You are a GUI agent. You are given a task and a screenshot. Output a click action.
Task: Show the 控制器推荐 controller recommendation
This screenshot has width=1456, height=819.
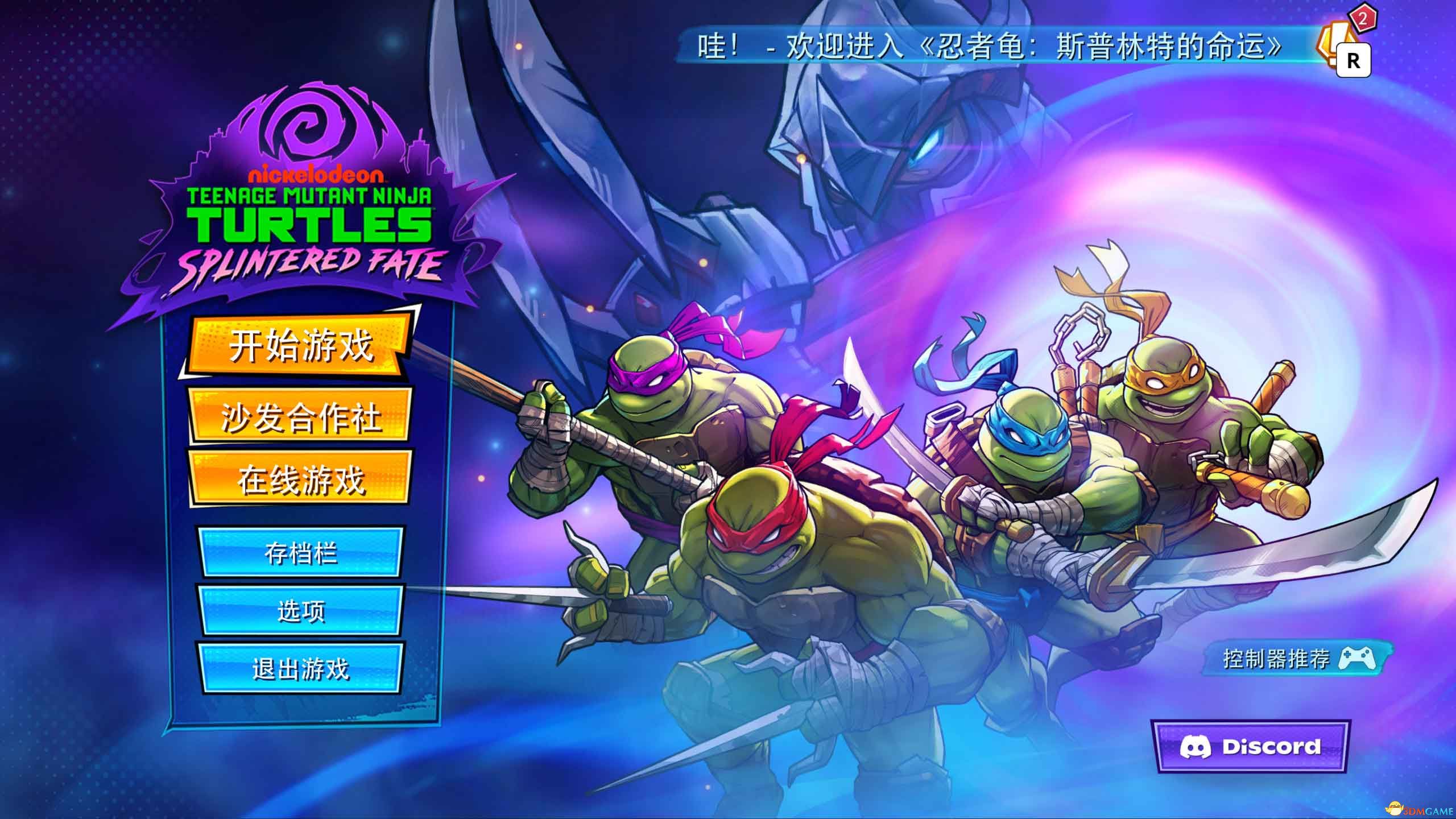click(1298, 659)
